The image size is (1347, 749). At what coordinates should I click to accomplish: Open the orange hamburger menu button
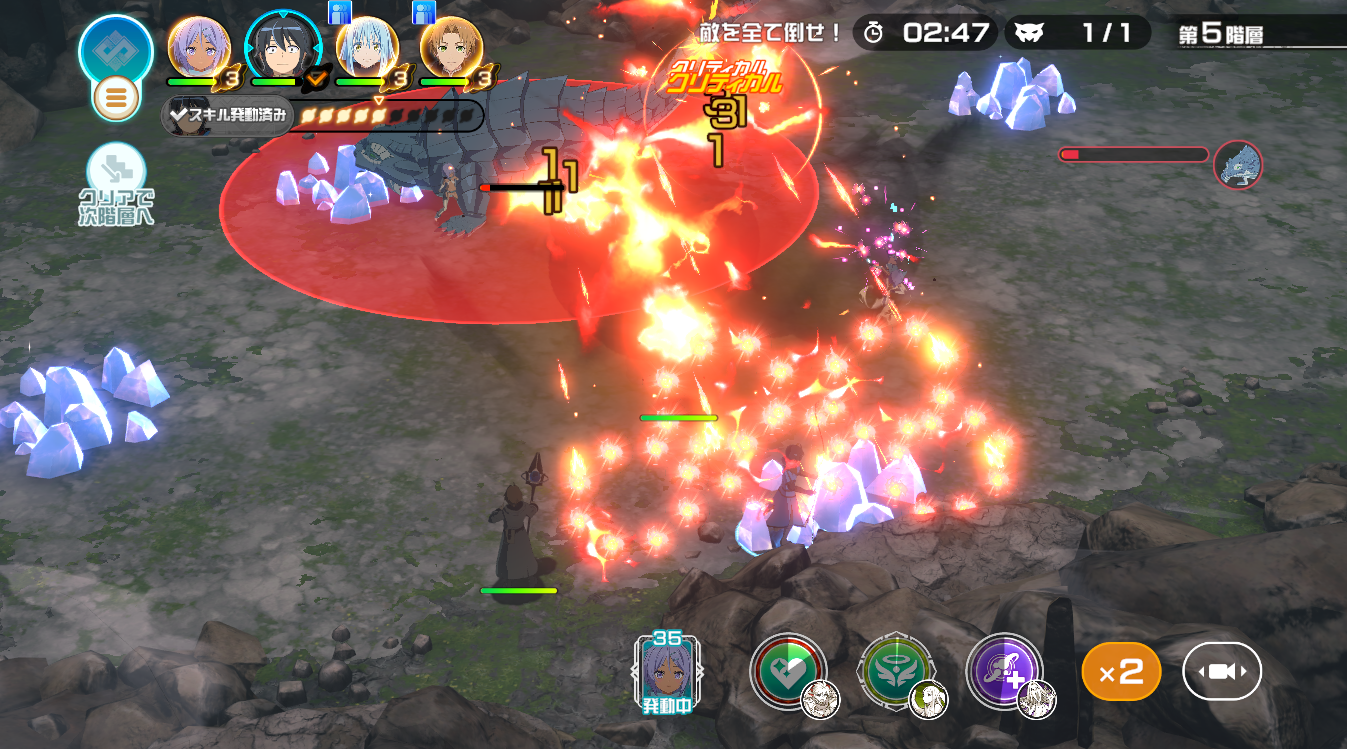pyautogui.click(x=116, y=99)
